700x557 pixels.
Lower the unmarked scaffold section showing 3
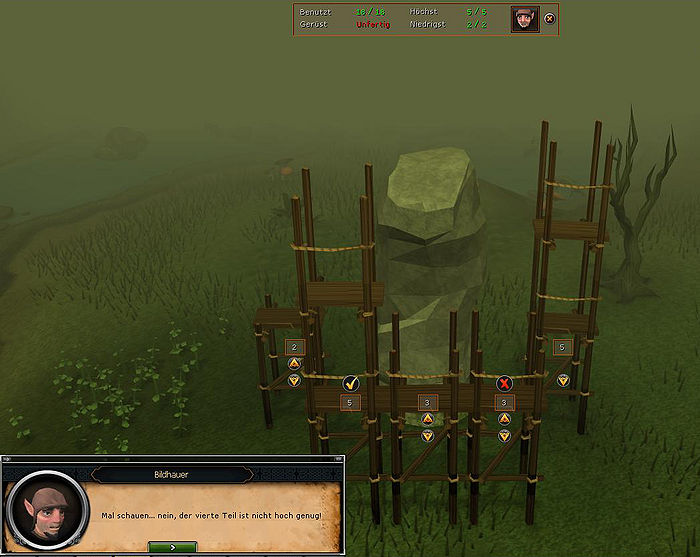[427, 435]
